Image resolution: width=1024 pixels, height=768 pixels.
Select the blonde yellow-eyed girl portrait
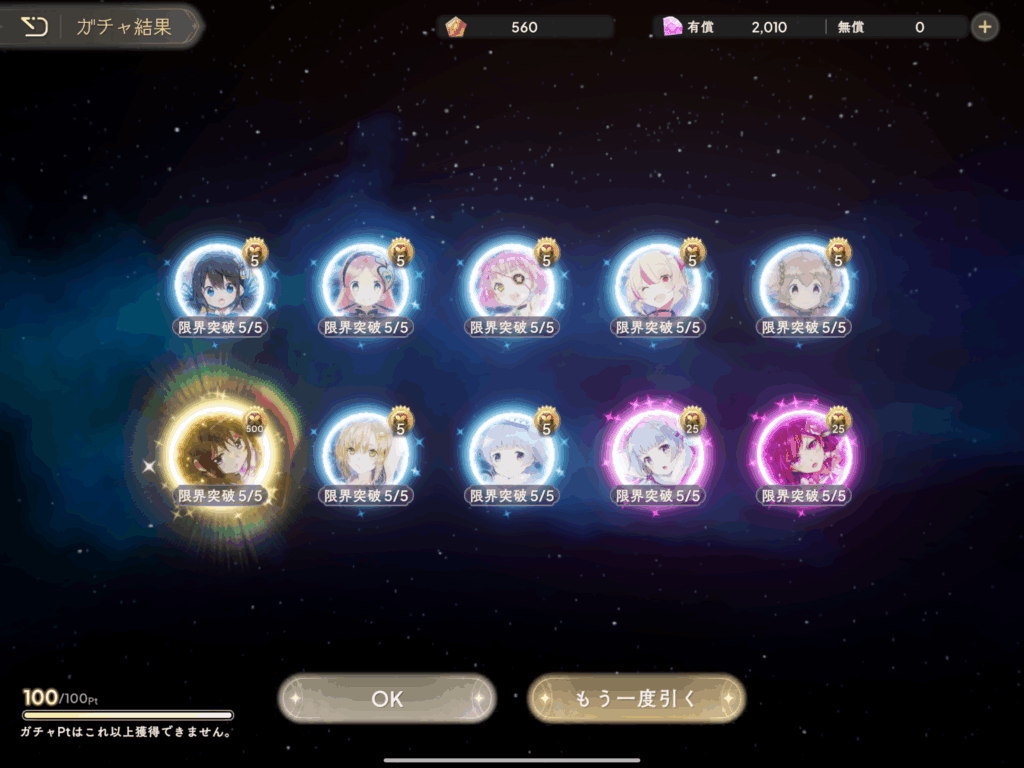click(x=365, y=452)
